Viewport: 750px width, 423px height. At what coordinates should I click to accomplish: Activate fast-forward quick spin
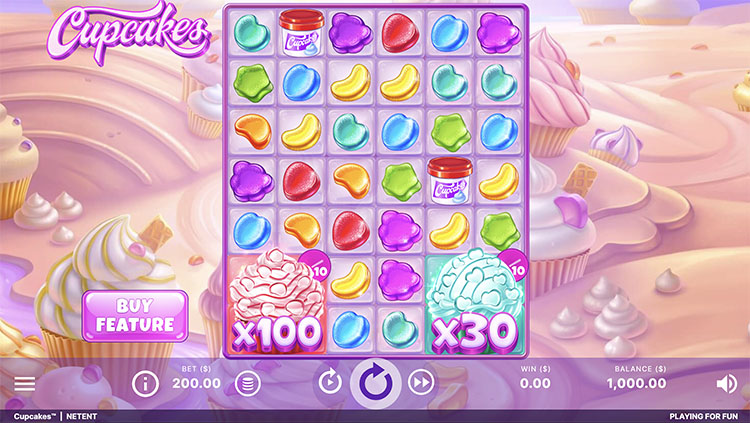coord(422,382)
